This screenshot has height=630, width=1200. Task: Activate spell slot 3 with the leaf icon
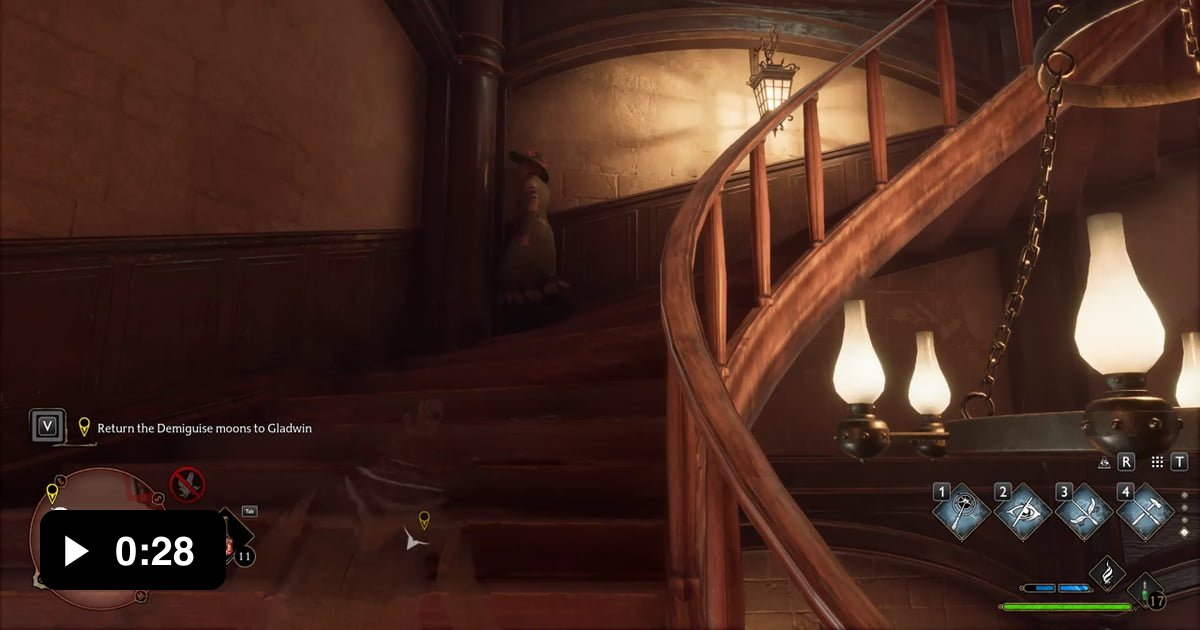tap(1085, 512)
